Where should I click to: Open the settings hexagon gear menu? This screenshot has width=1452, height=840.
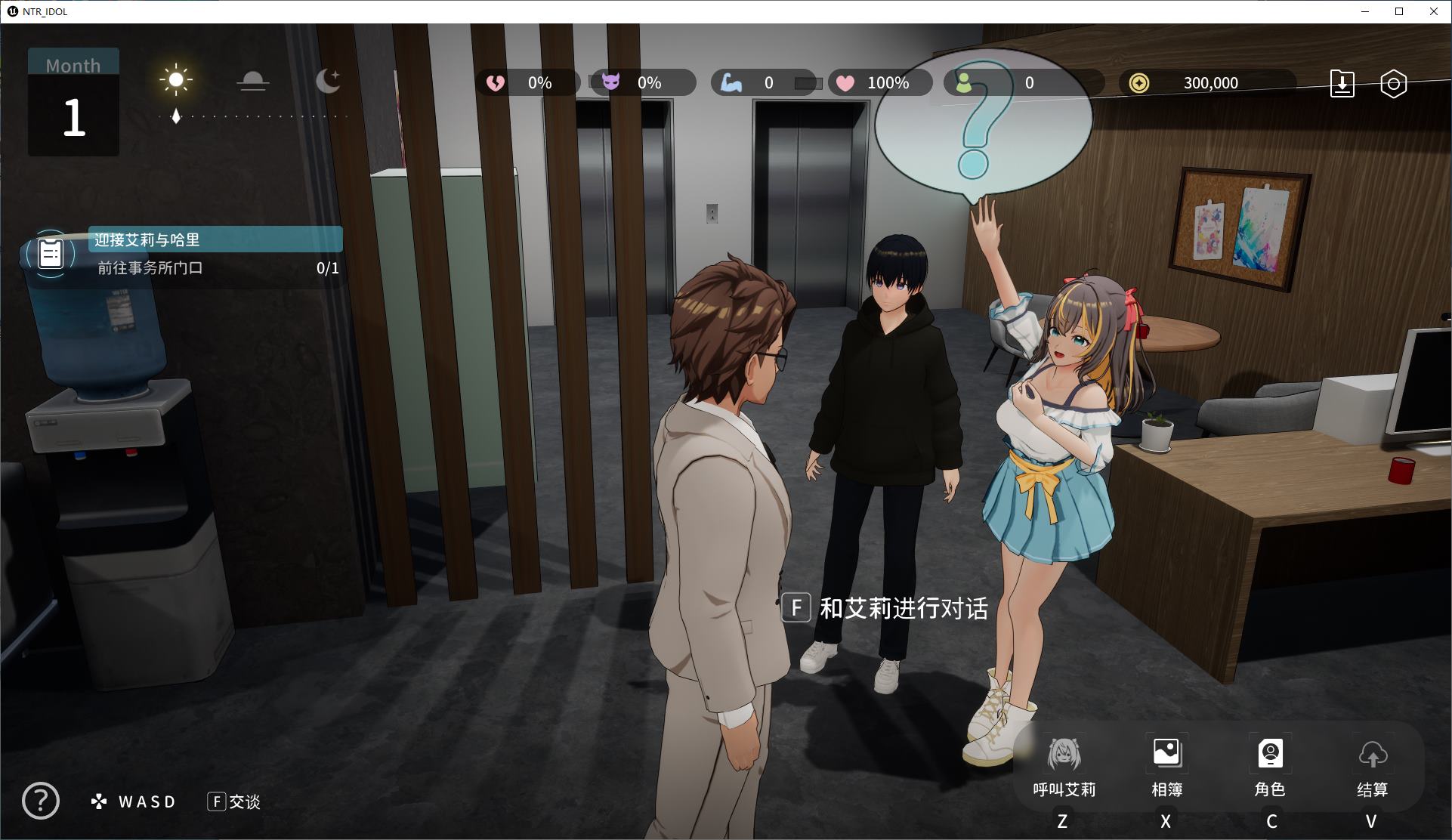[1394, 84]
